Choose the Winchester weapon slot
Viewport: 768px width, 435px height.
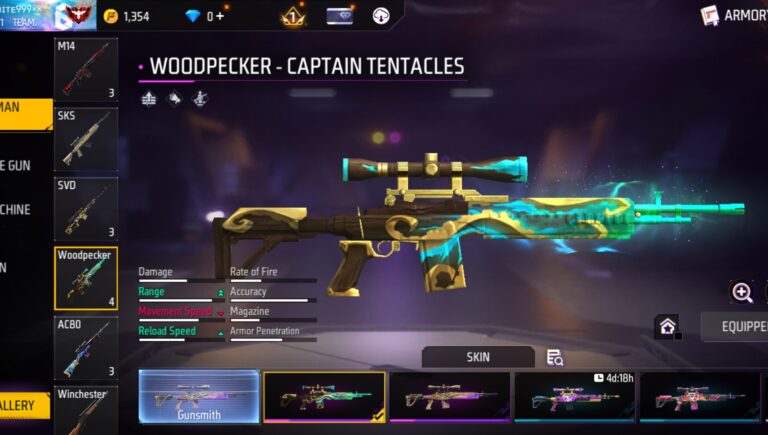(x=85, y=410)
